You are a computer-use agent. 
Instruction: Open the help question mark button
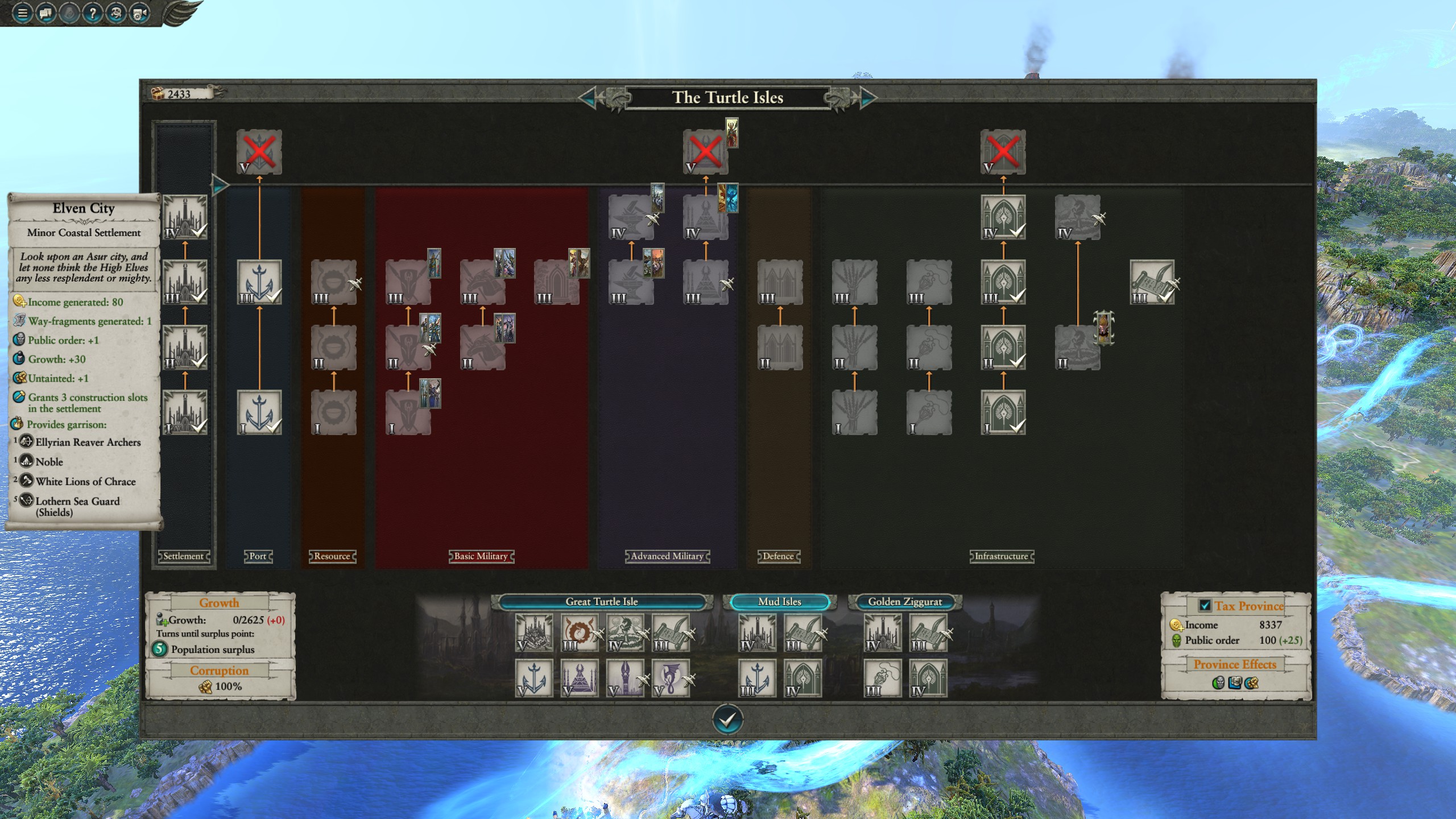point(92,13)
